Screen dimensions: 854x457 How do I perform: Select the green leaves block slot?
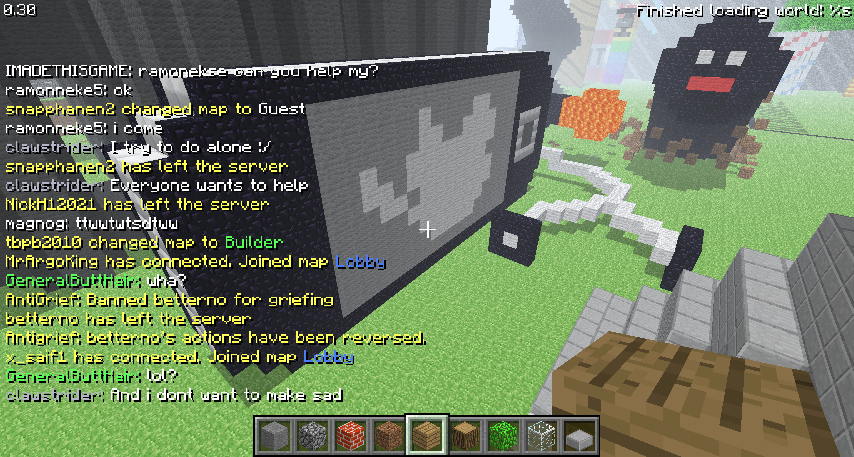point(502,436)
